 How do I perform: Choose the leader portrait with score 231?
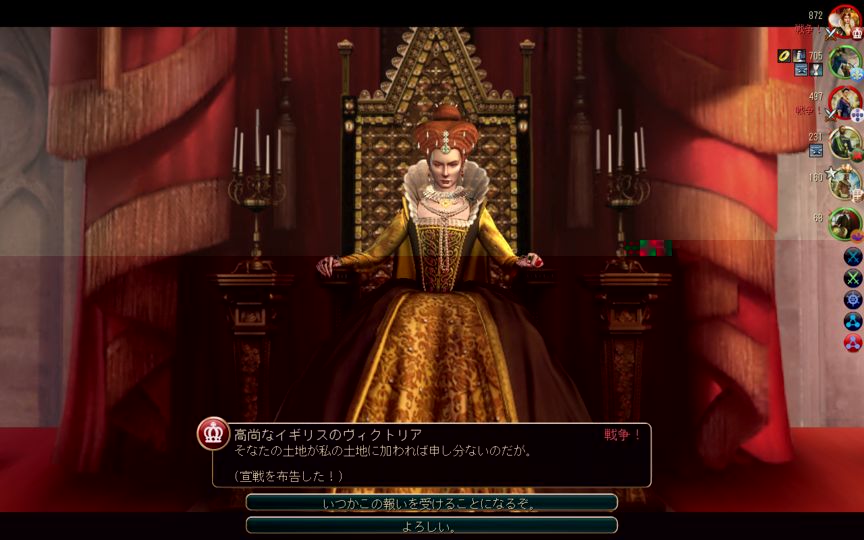(x=844, y=143)
